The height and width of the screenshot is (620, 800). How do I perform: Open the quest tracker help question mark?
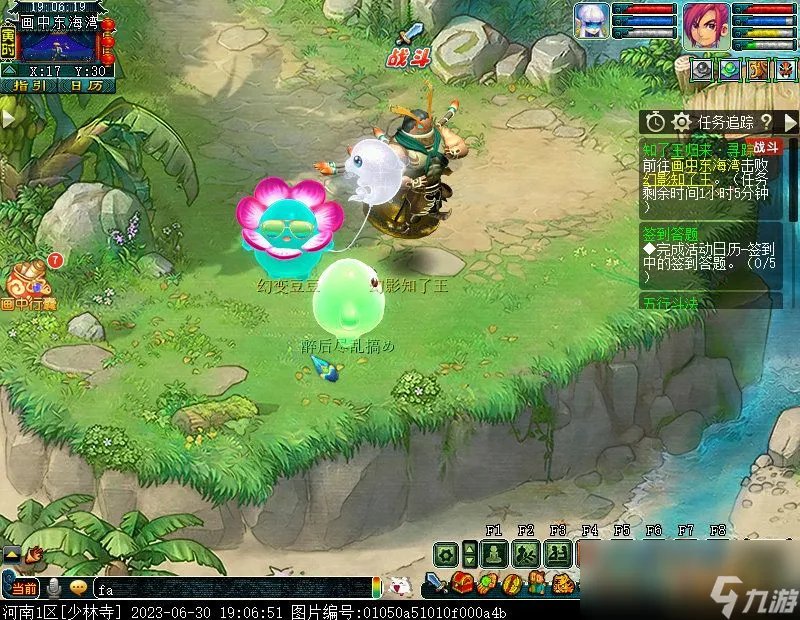point(766,122)
